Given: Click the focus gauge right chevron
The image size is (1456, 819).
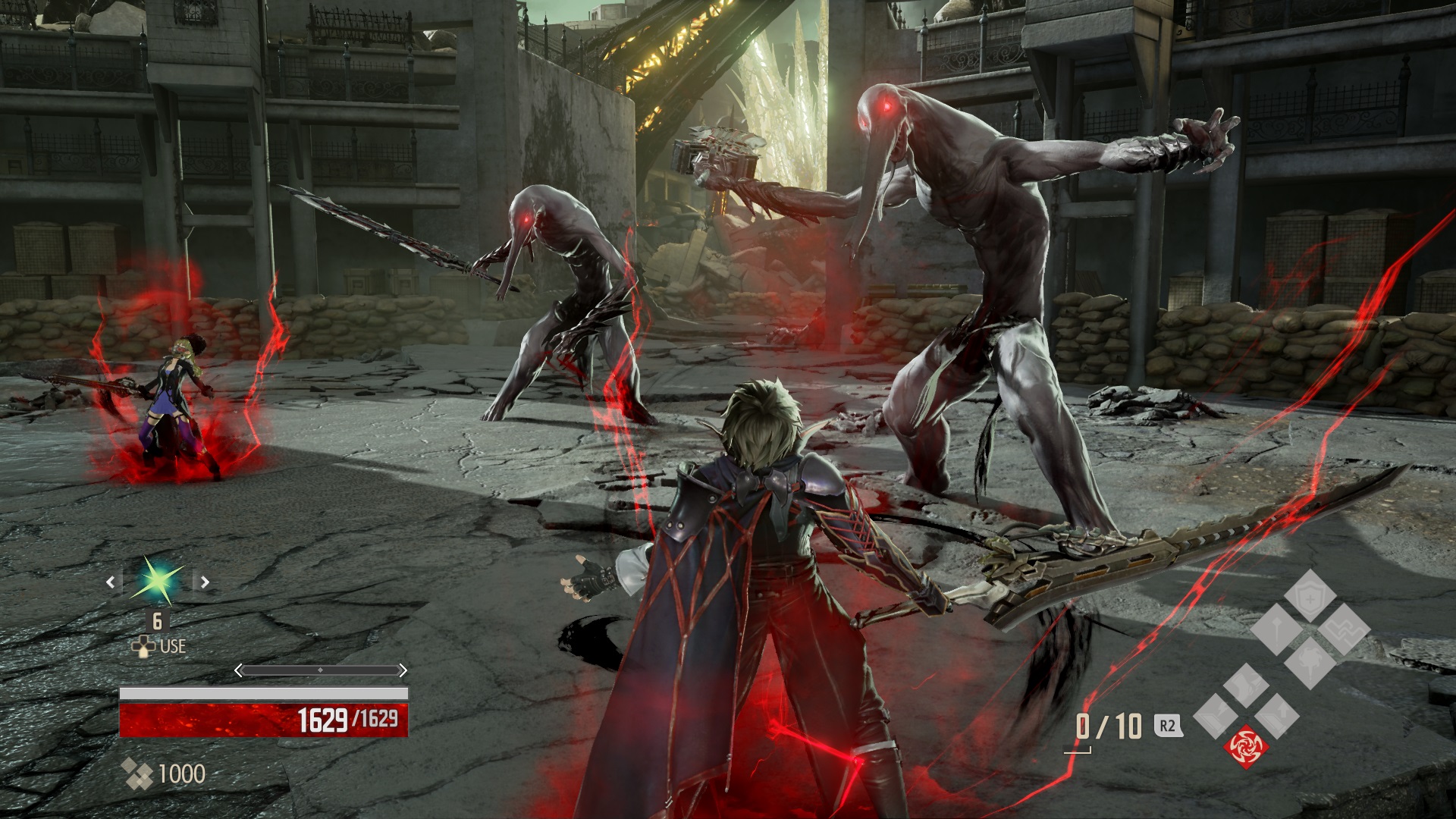Looking at the screenshot, I should [x=403, y=670].
